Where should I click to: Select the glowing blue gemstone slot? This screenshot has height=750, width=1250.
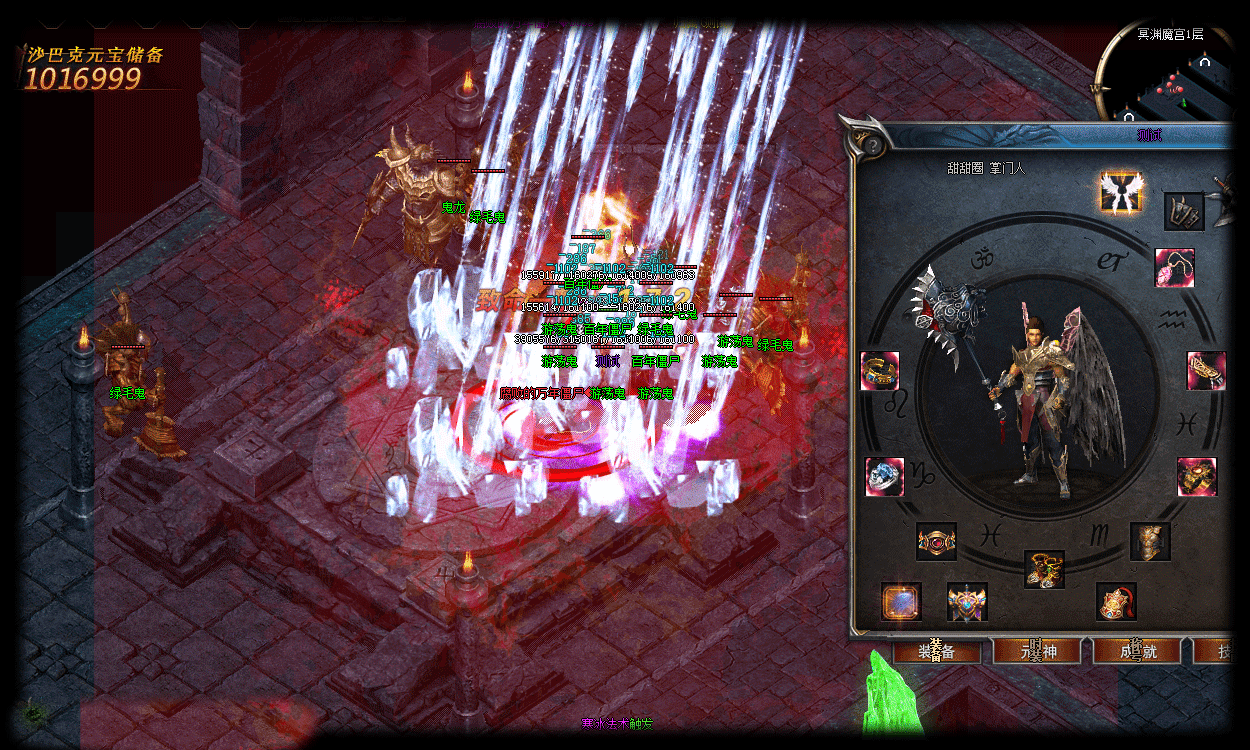901,602
